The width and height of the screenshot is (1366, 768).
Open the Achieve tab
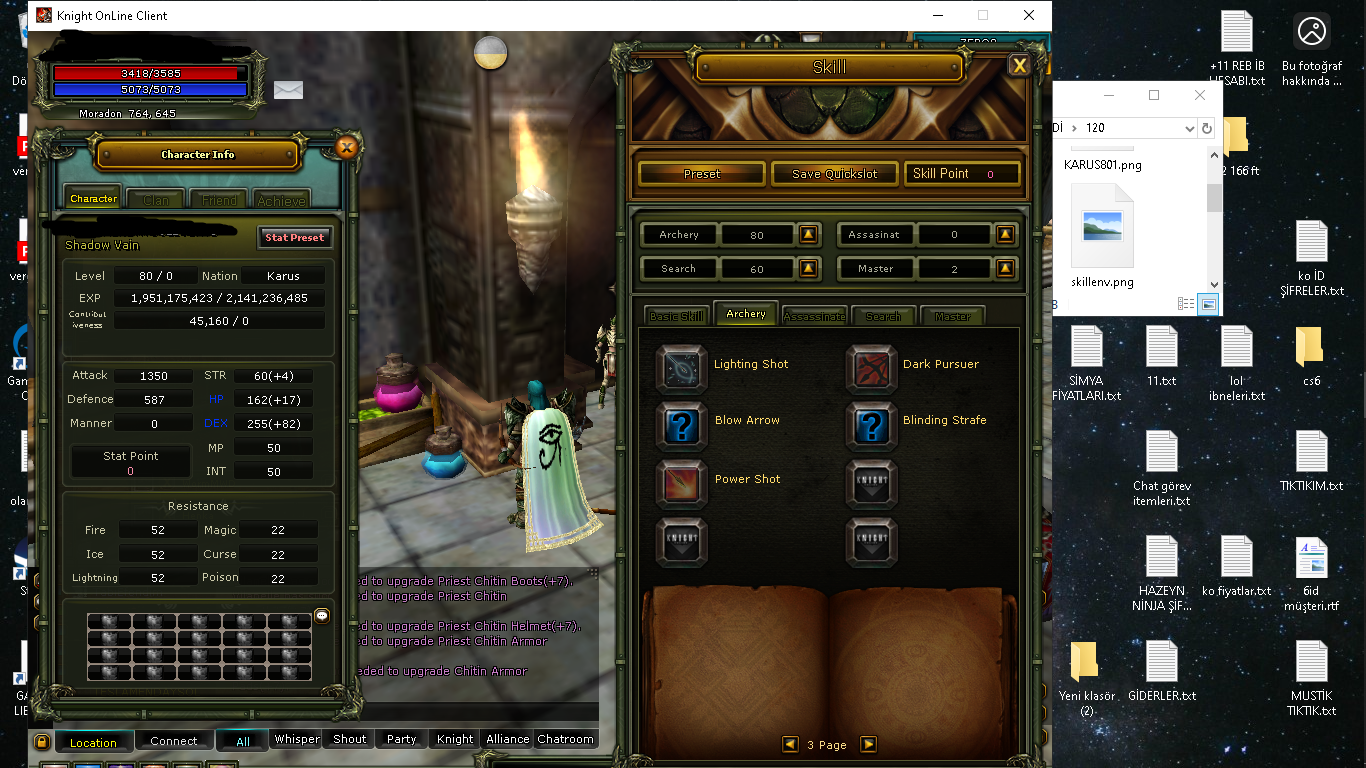point(281,200)
